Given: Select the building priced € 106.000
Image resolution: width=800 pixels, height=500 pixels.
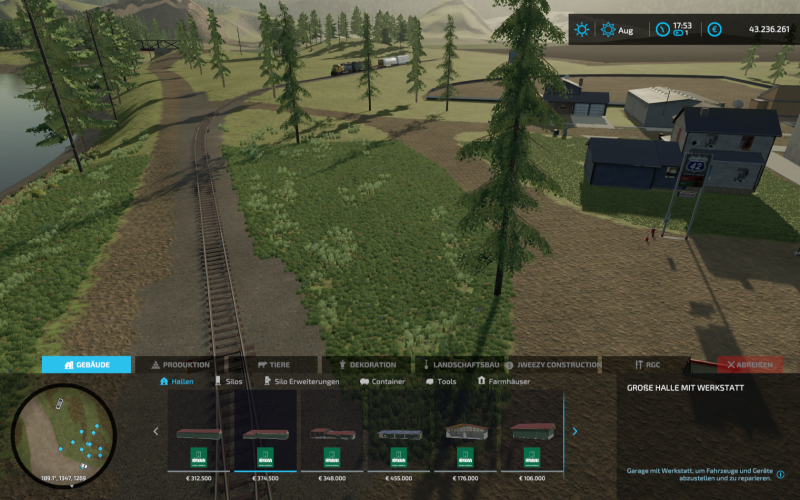Looking at the screenshot, I should pos(532,440).
